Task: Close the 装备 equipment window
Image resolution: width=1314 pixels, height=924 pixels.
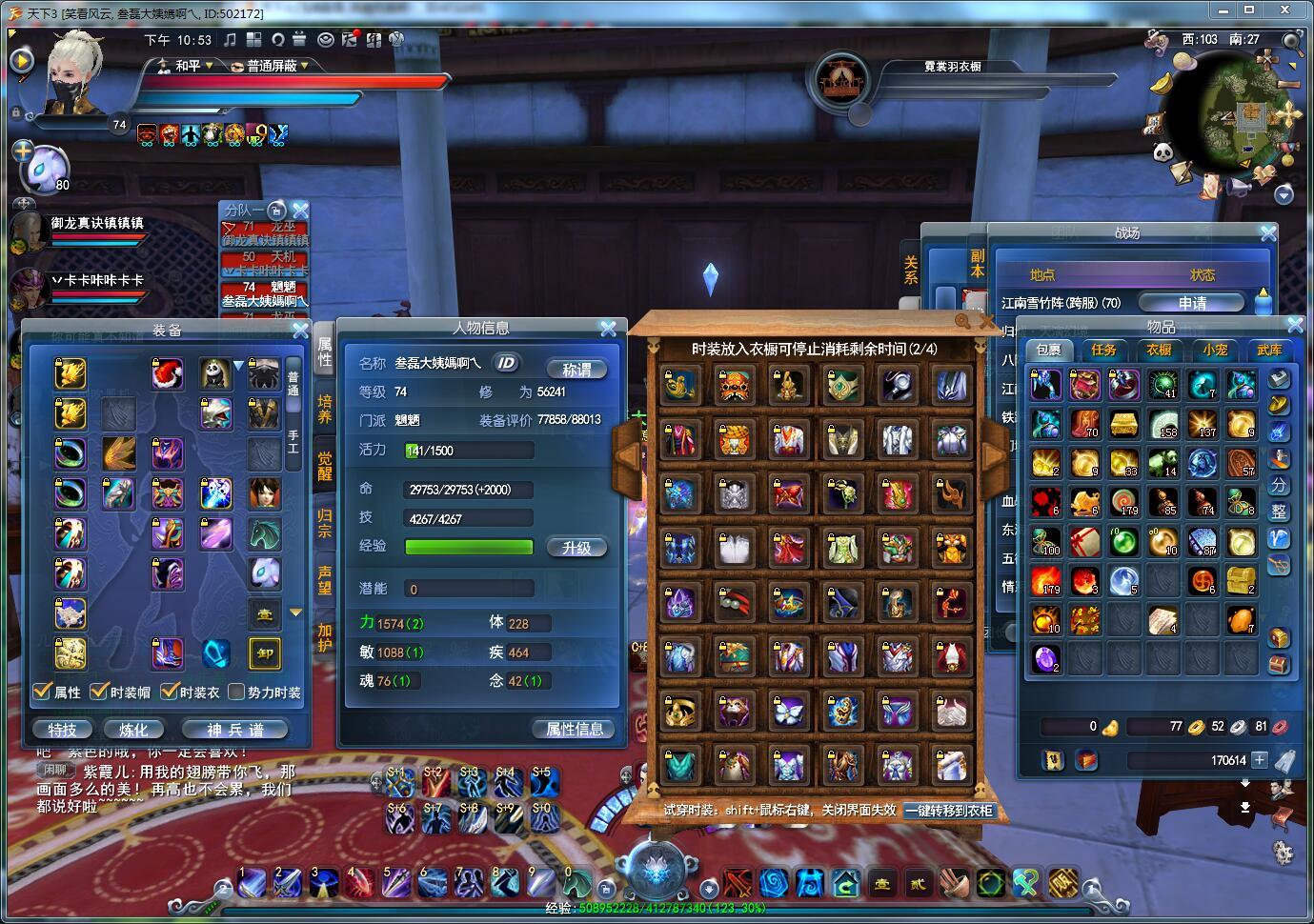Action: (300, 331)
